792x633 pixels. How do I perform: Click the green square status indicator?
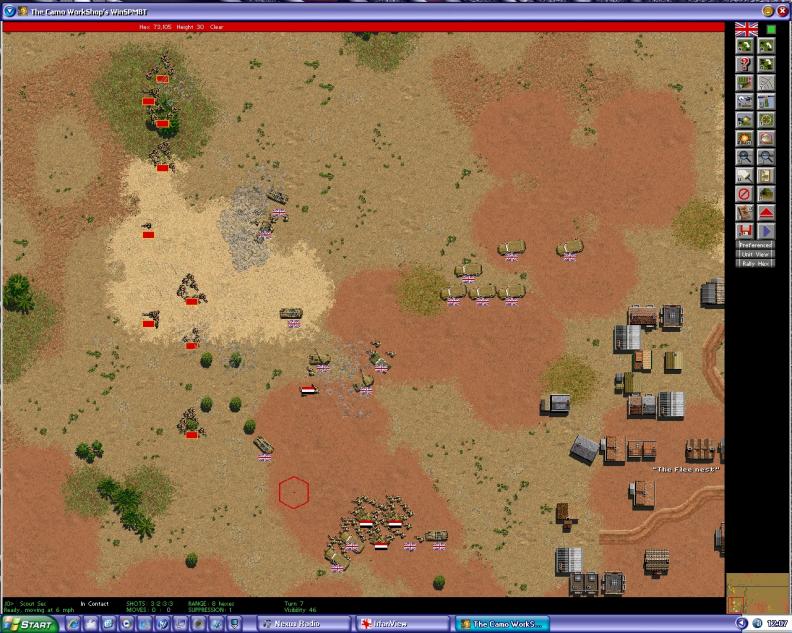[771, 29]
